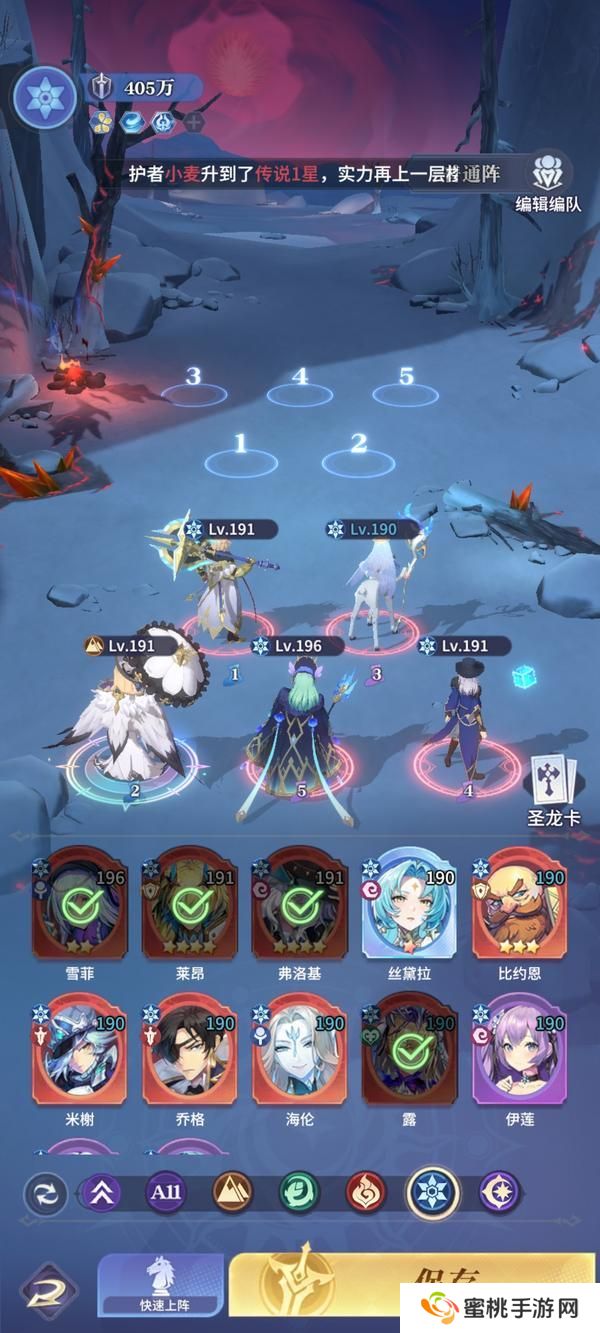Open the 圣龙卡 card menu
Image resolution: width=600 pixels, height=1333 pixels.
pos(553,788)
